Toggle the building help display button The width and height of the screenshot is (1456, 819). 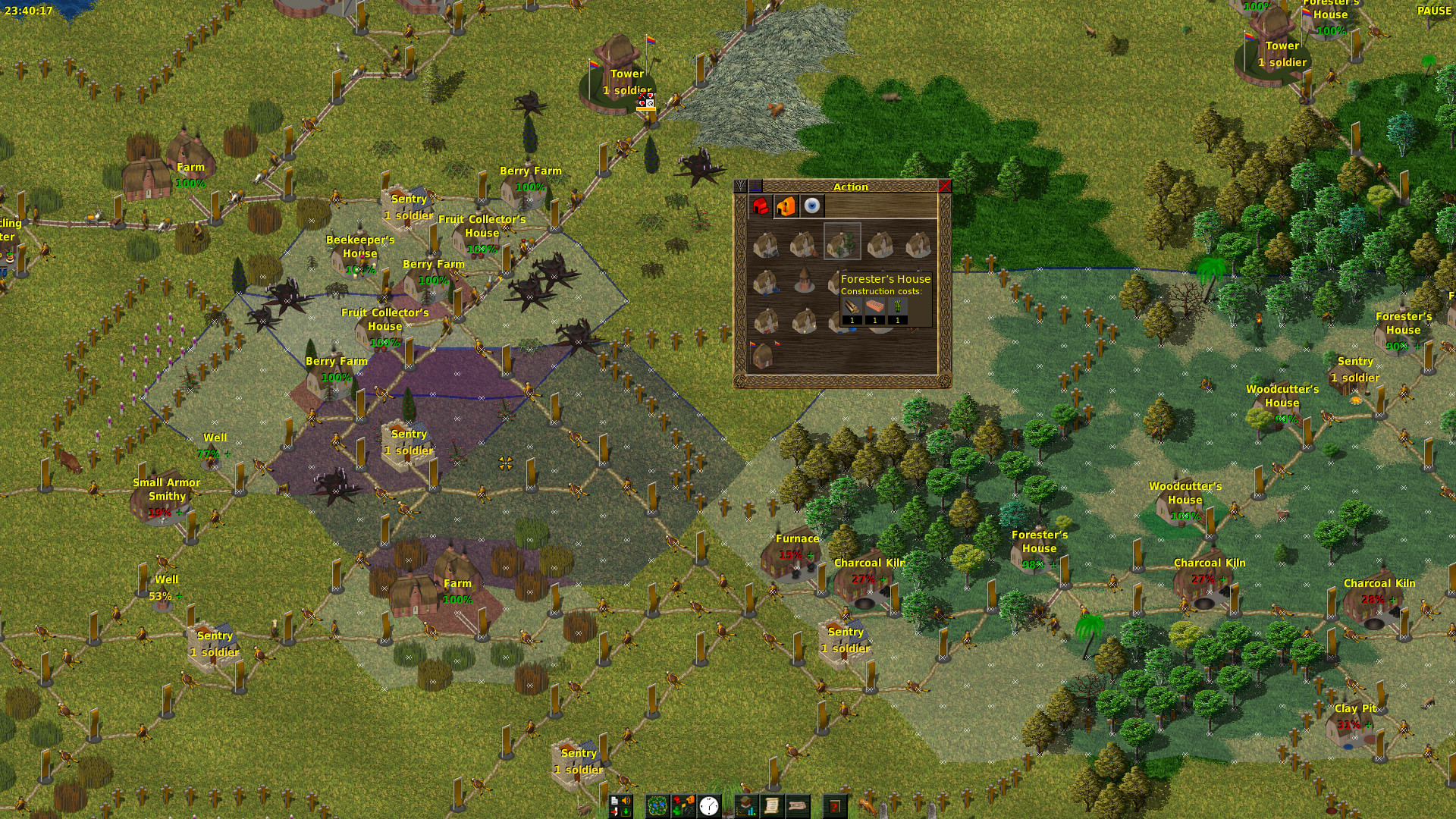tap(683, 806)
